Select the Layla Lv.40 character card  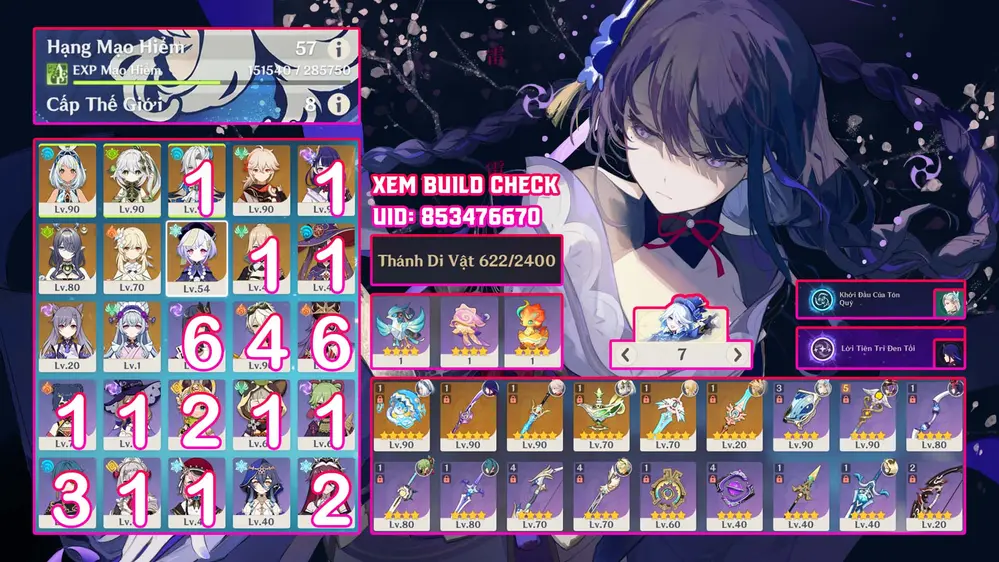(x=261, y=491)
